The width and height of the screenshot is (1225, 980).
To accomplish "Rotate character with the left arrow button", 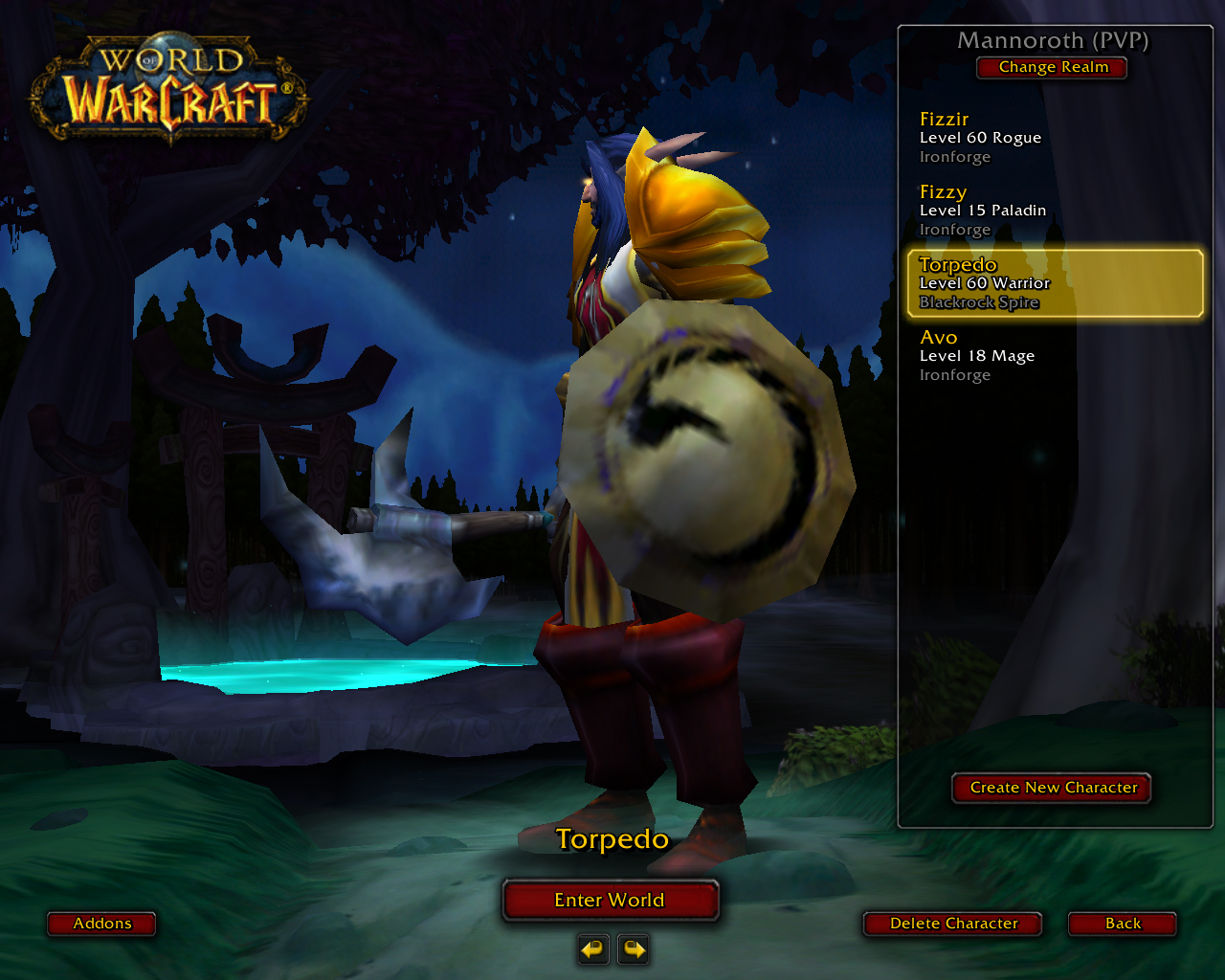I will 593,949.
